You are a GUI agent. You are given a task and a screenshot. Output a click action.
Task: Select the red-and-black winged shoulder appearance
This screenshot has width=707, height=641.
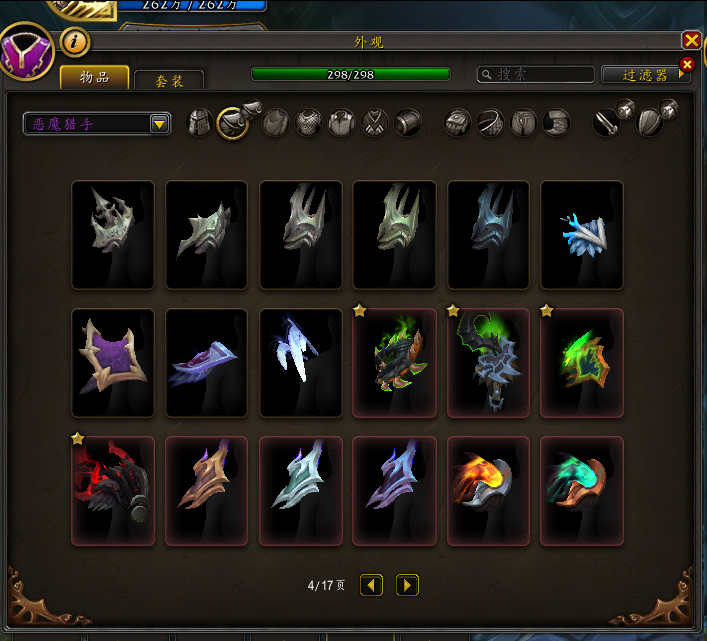point(113,491)
